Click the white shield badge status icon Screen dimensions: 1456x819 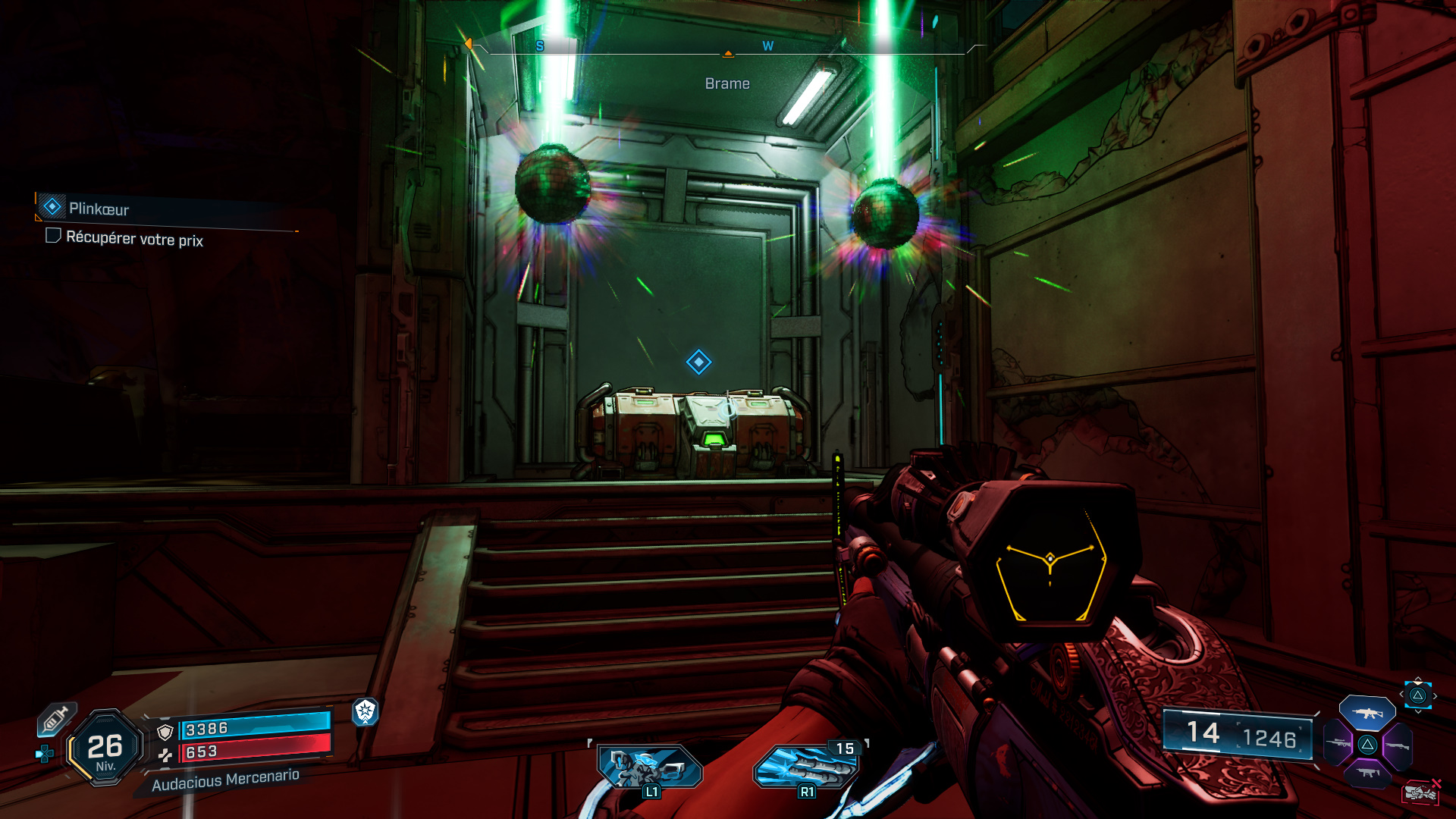[366, 711]
